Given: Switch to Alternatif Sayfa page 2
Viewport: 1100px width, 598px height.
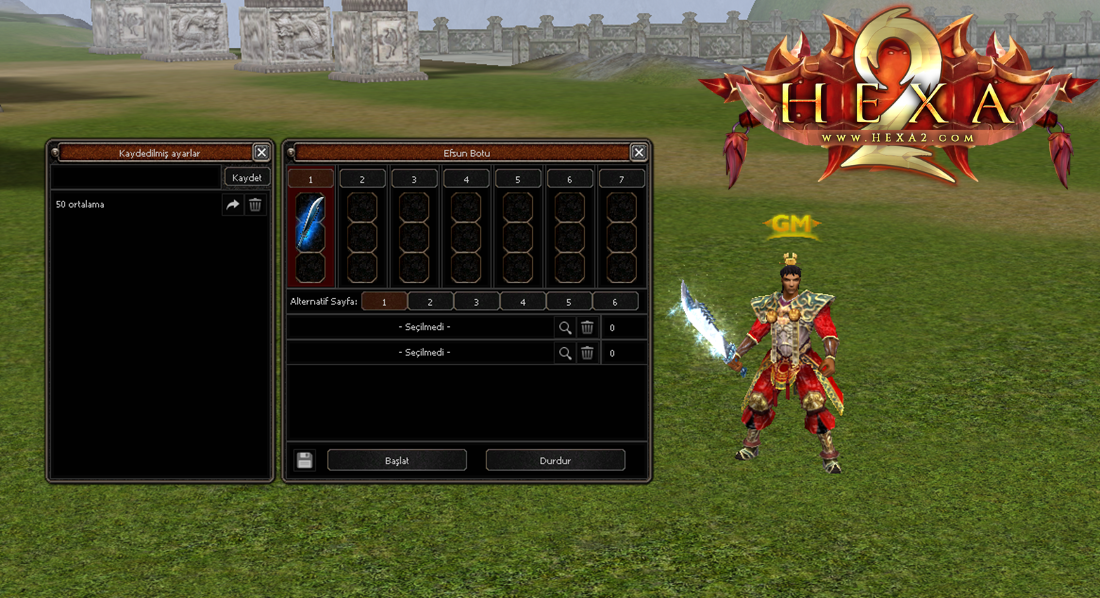Looking at the screenshot, I should pyautogui.click(x=431, y=301).
